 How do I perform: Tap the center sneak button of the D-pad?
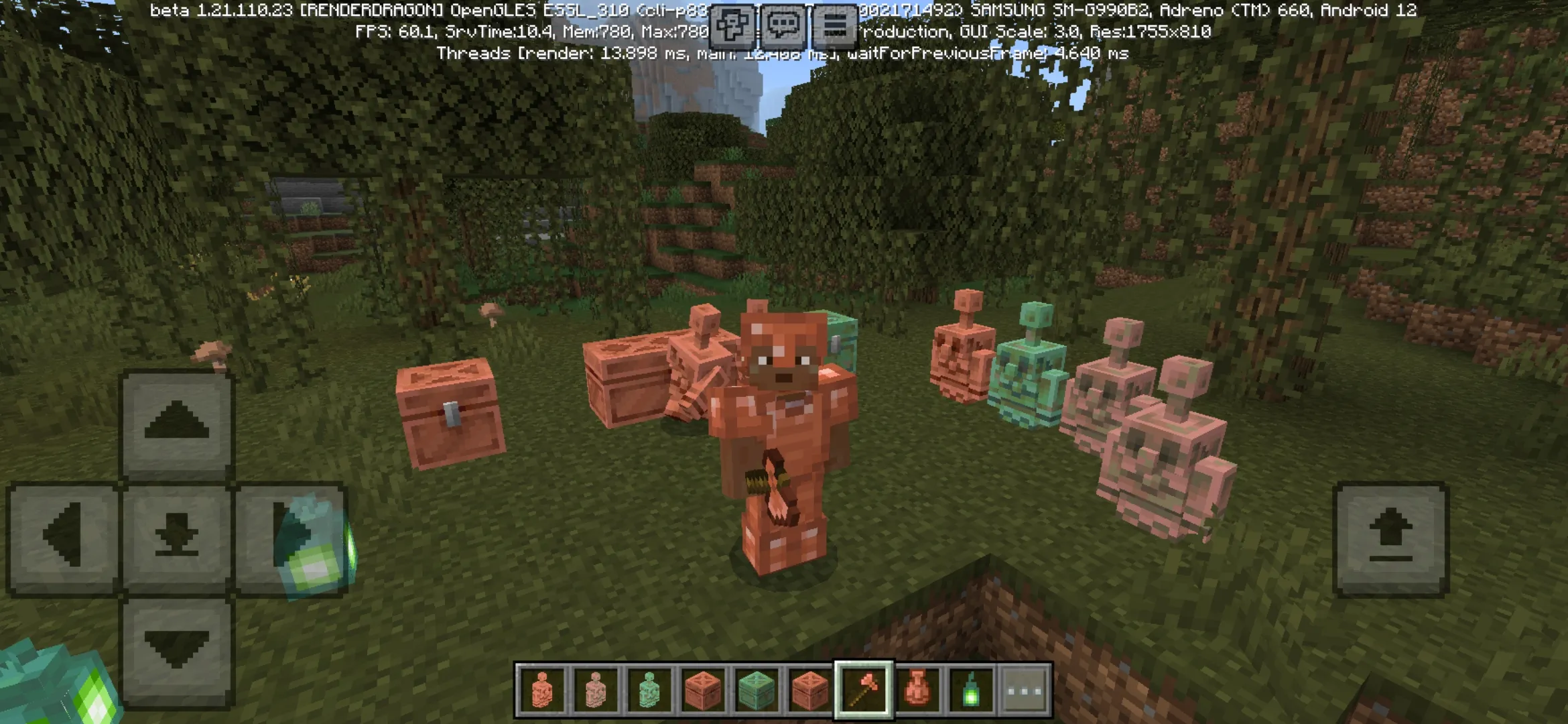click(177, 536)
